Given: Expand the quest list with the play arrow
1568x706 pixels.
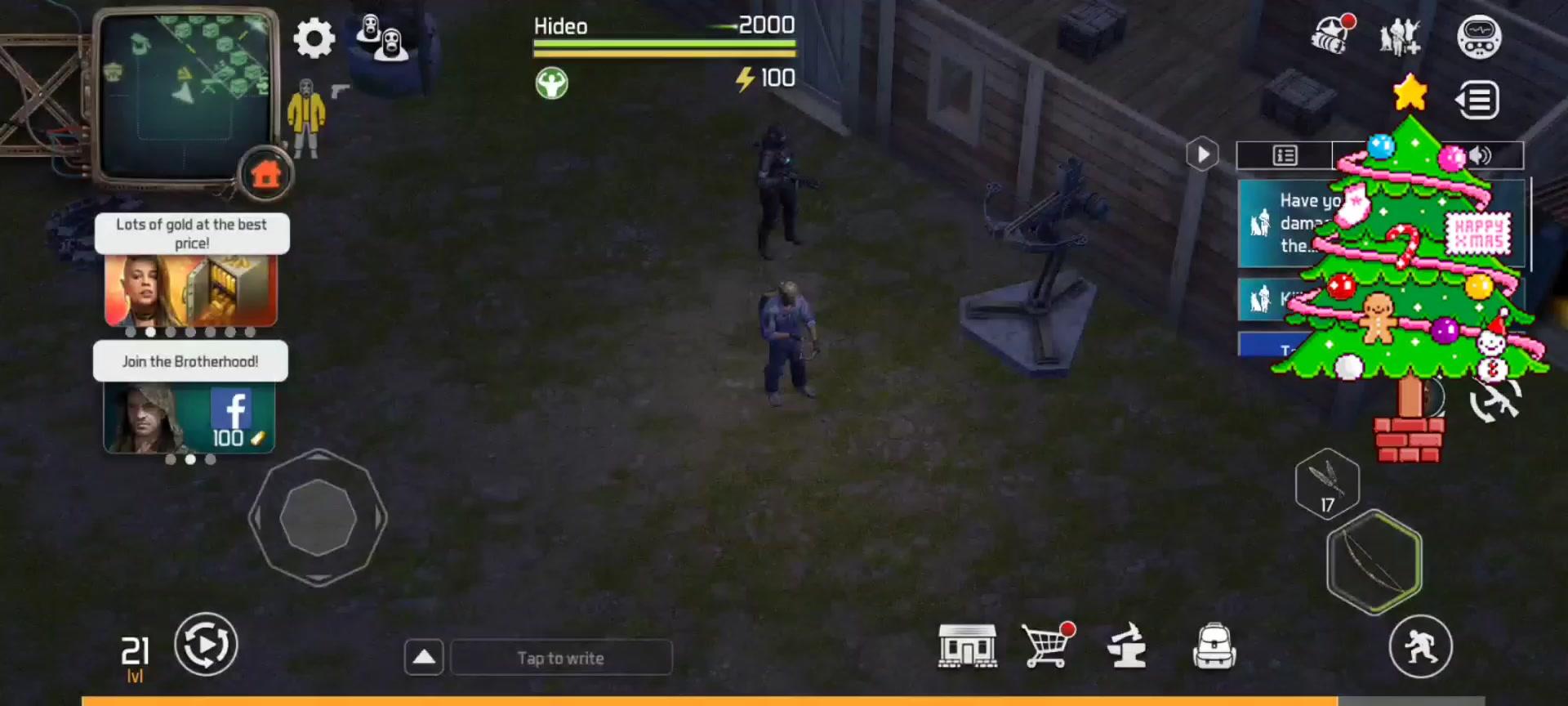Looking at the screenshot, I should (1201, 153).
